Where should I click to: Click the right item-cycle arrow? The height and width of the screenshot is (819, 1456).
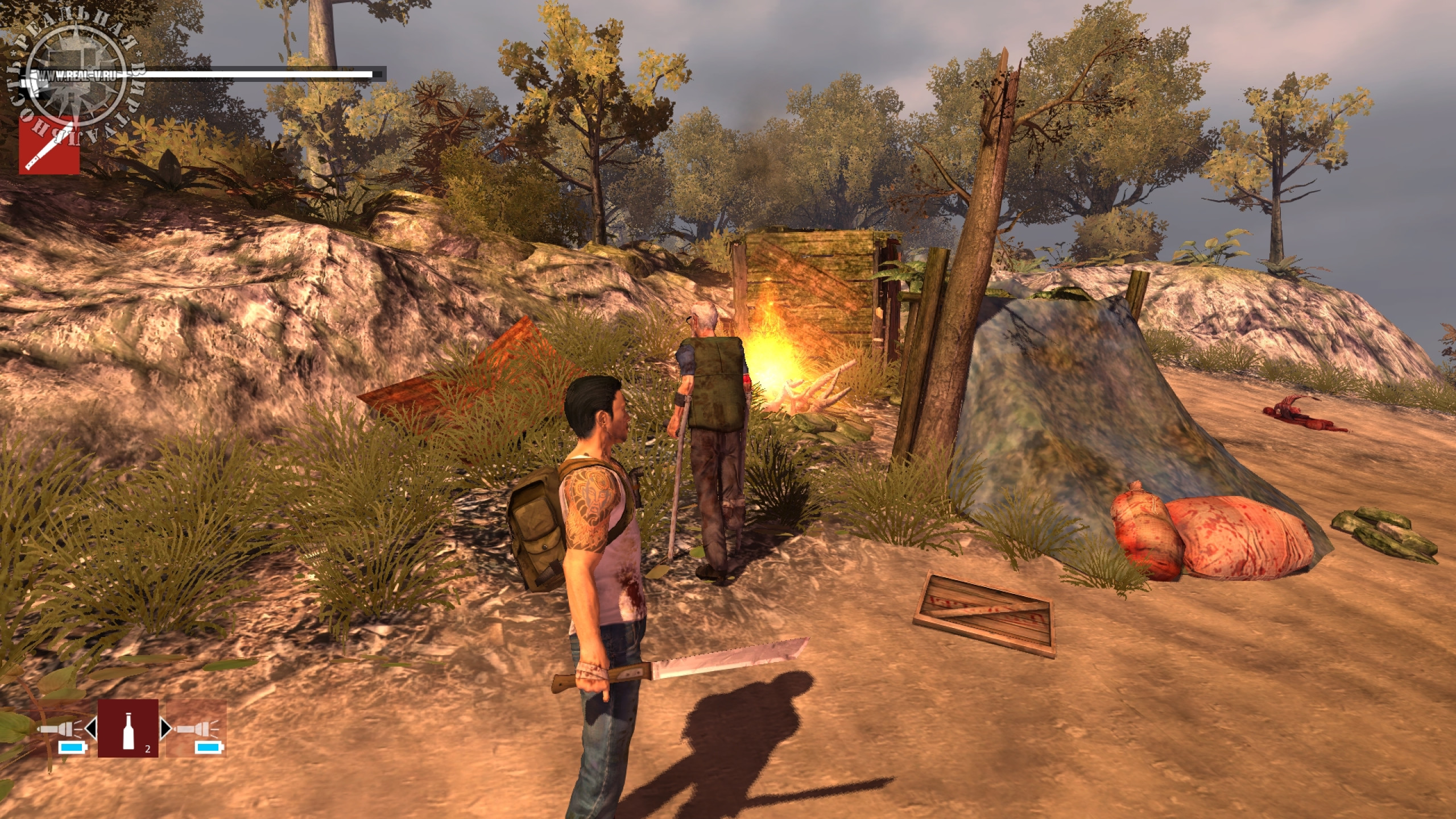pos(166,729)
